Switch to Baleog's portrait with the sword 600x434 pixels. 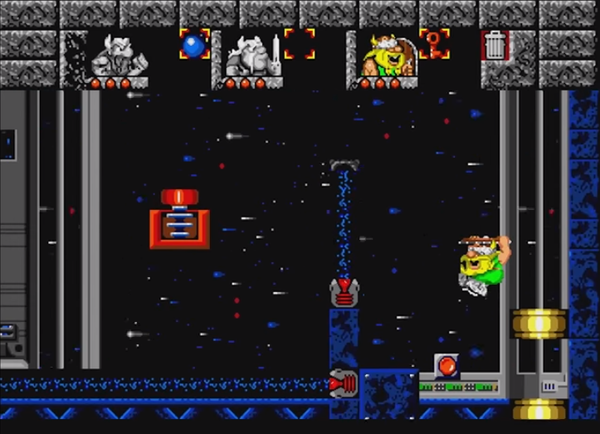pos(248,55)
